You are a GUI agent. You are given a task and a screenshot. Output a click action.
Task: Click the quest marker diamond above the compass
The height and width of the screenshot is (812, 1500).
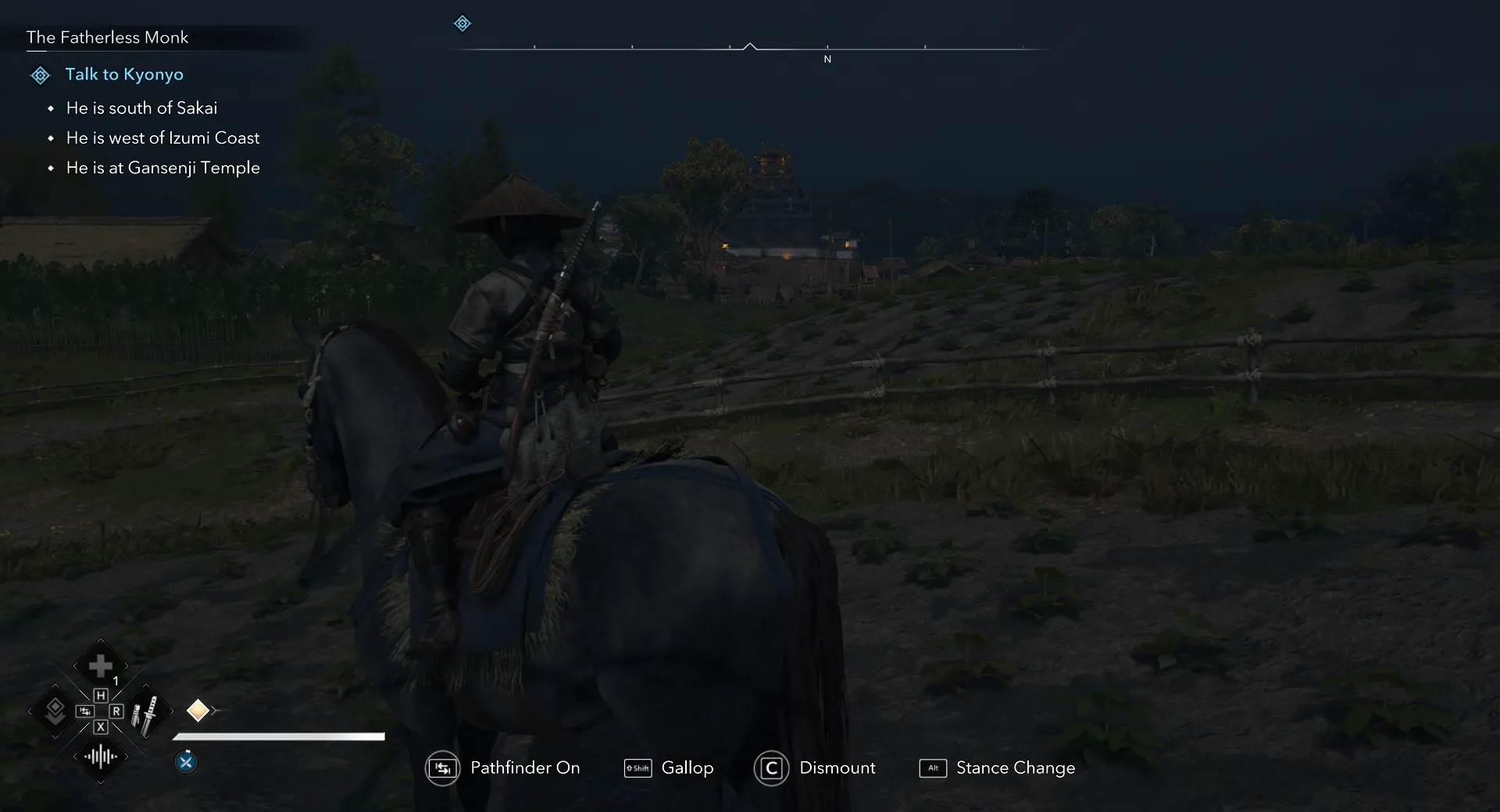coord(462,23)
